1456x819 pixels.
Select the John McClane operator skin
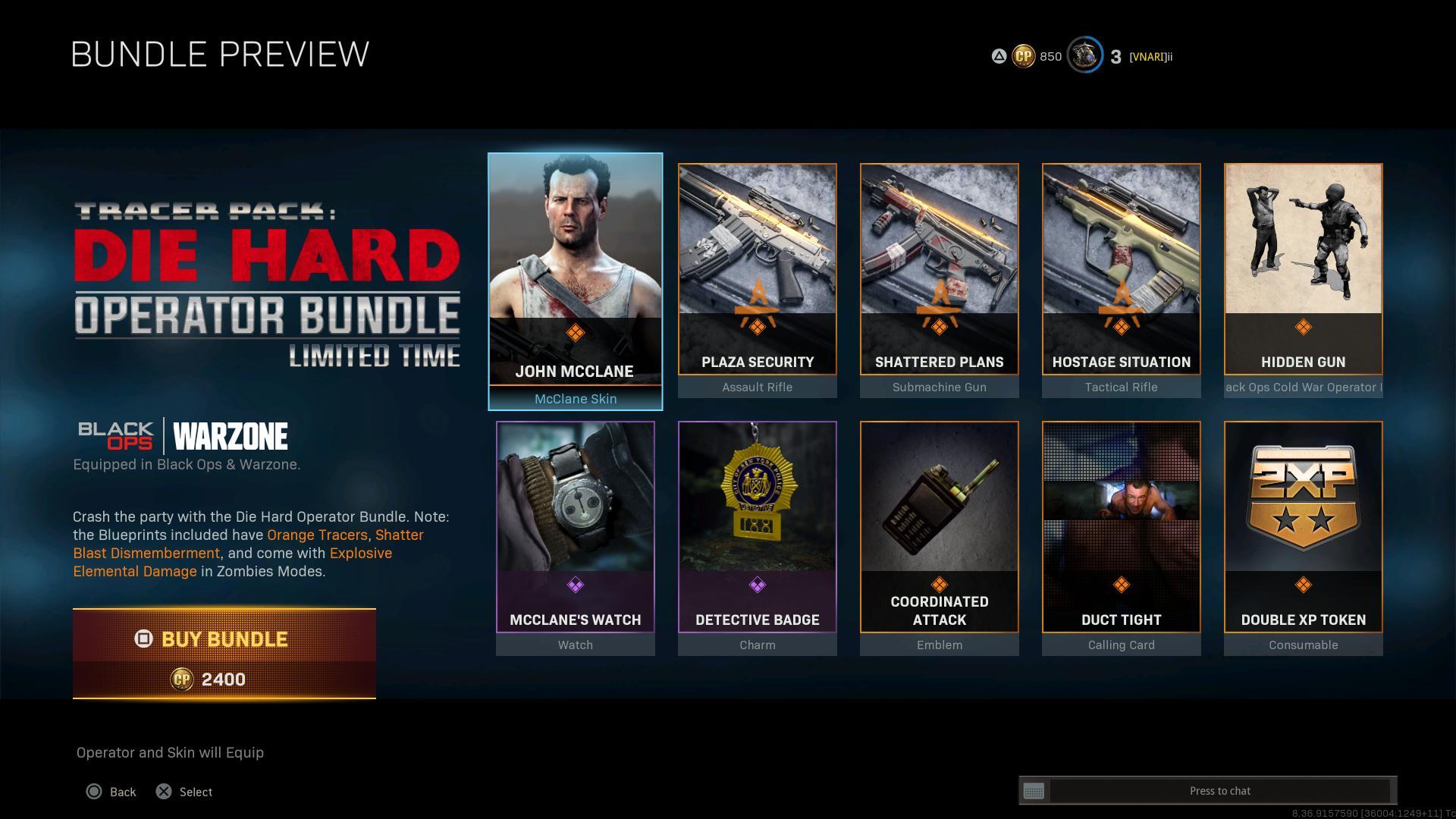(575, 281)
